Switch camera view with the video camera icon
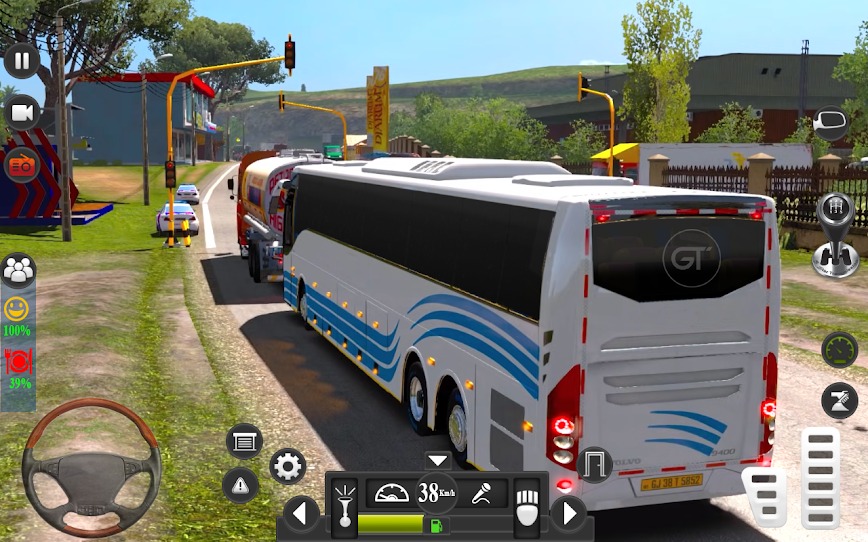Image resolution: width=868 pixels, height=542 pixels. [x=21, y=113]
